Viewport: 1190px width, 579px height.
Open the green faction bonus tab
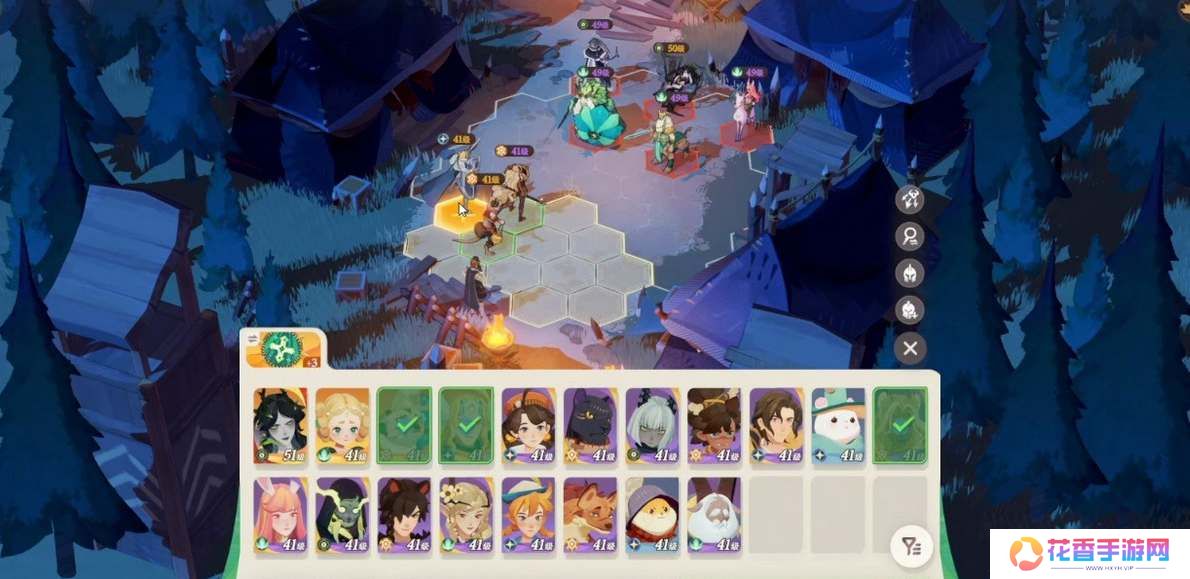pos(278,350)
